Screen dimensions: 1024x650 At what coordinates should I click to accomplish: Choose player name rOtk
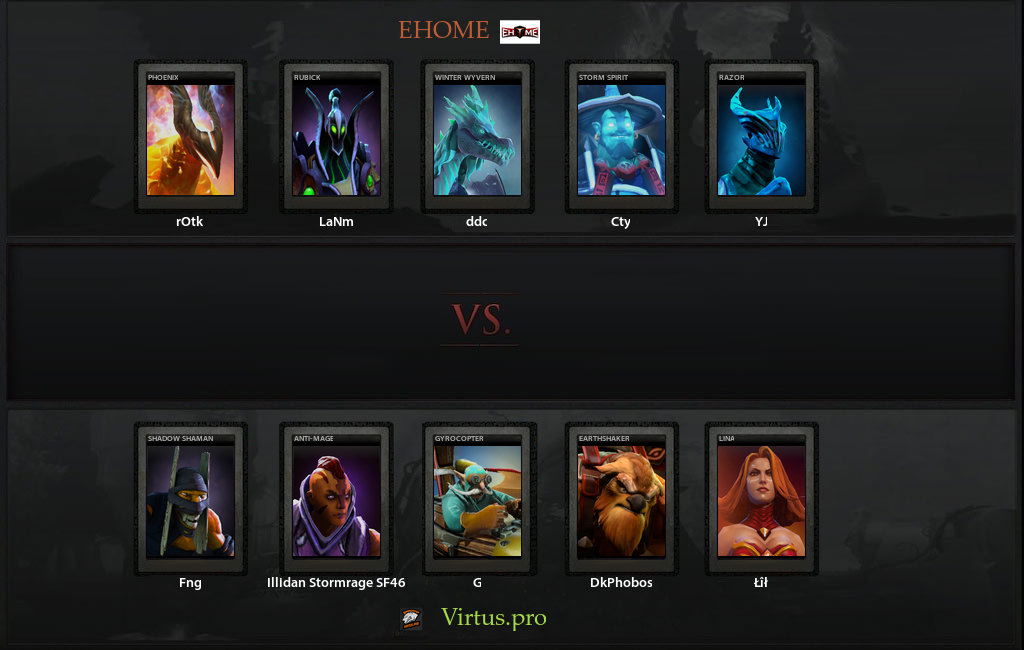[190, 222]
